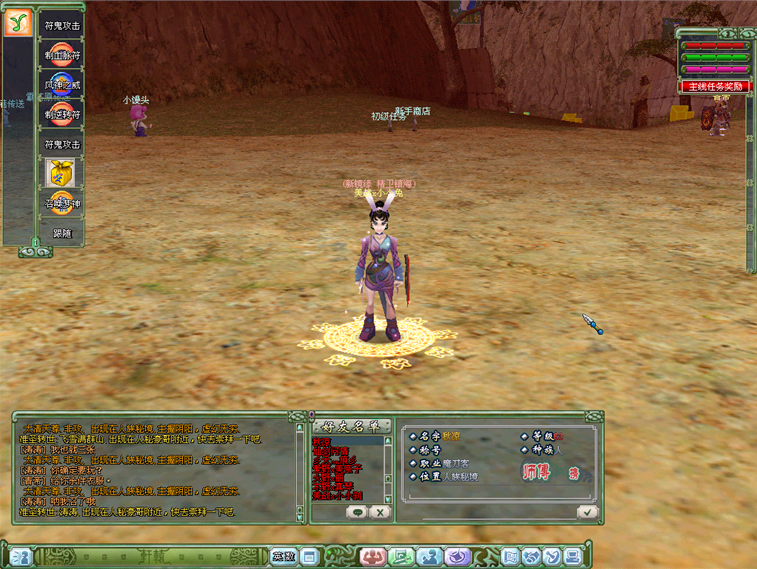Confirm with the checkmark button in friend info
The image size is (757, 569).
click(x=587, y=511)
